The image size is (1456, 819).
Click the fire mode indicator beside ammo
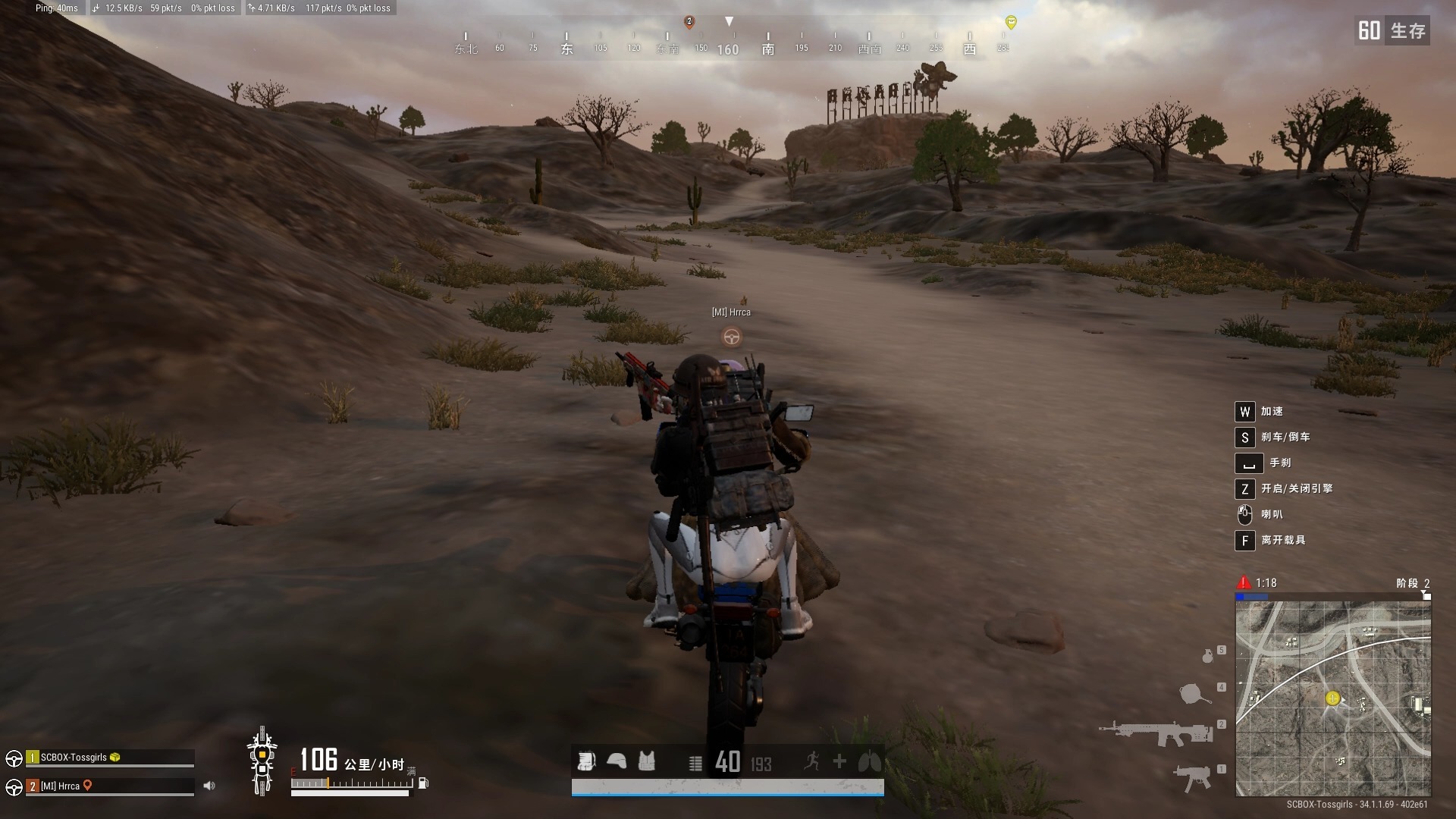click(695, 763)
